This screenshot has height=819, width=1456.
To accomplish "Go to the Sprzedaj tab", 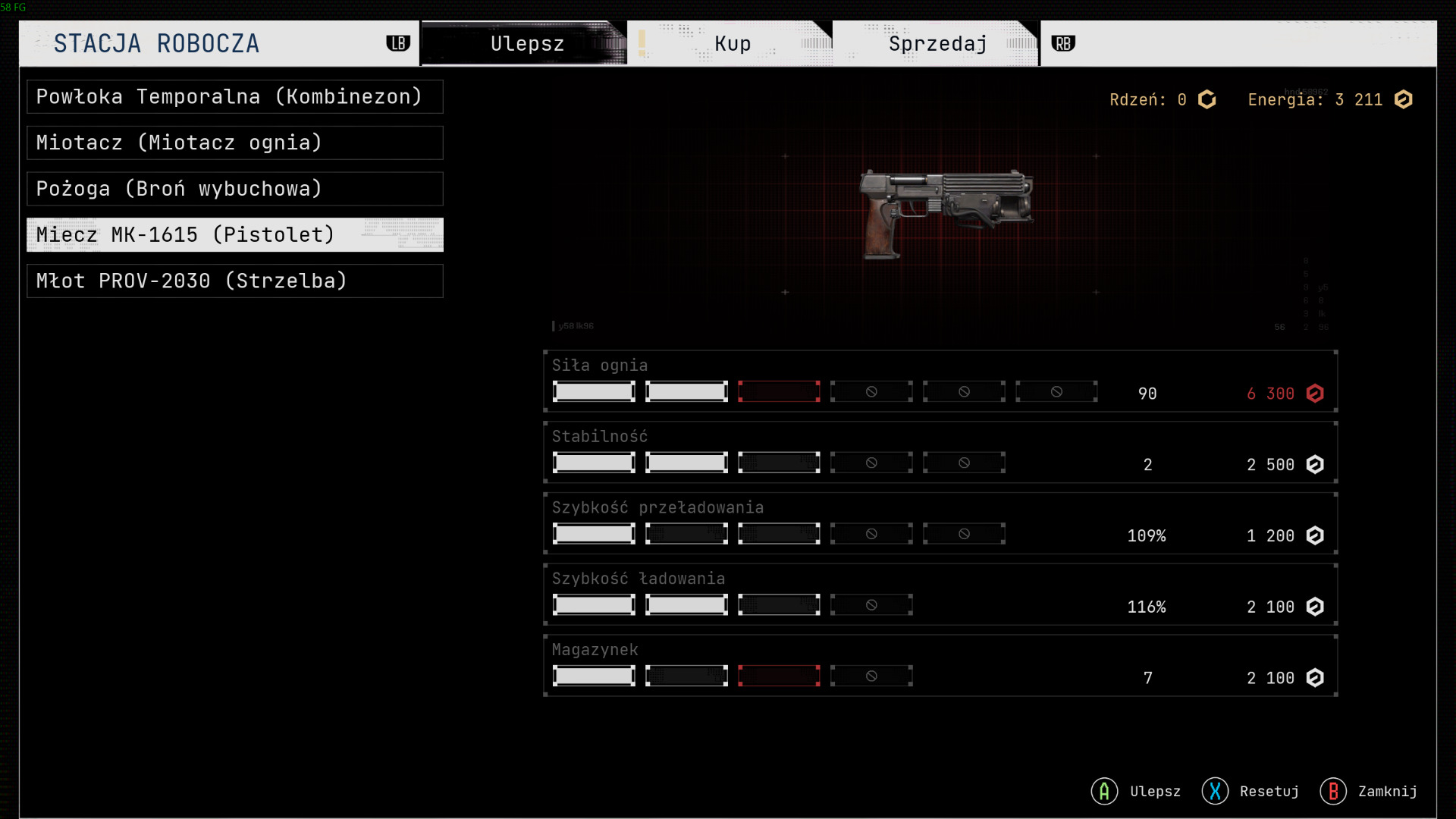I will 937,44.
